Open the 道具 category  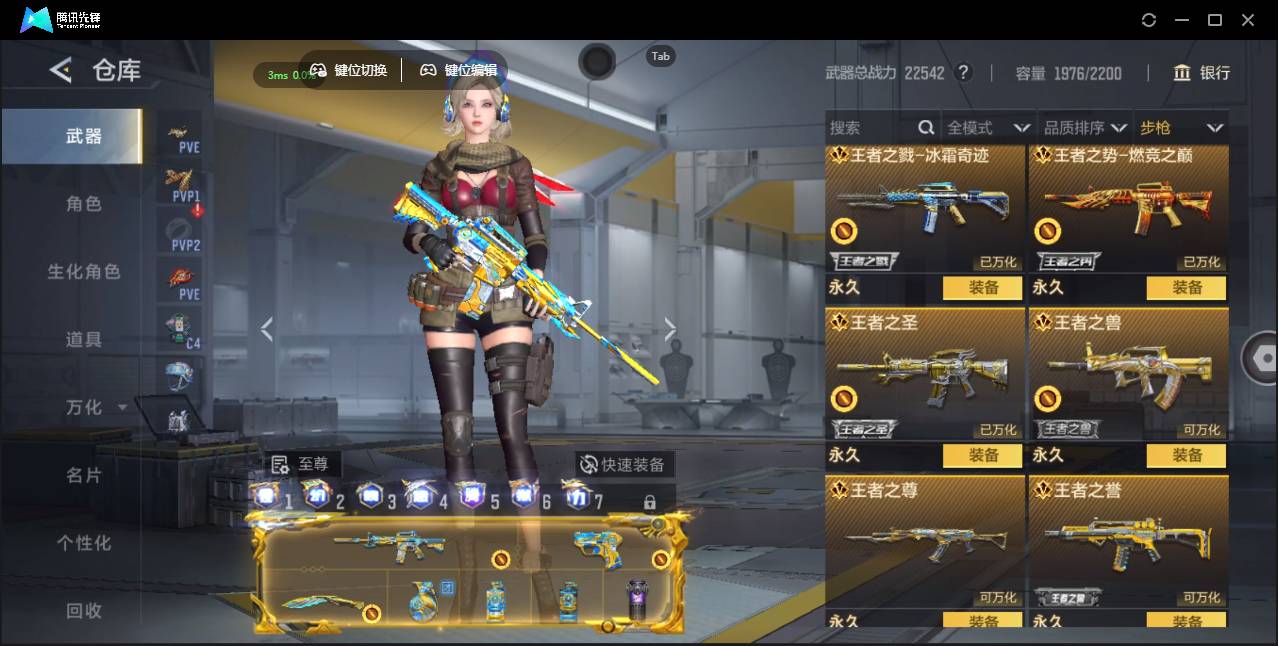[83, 340]
